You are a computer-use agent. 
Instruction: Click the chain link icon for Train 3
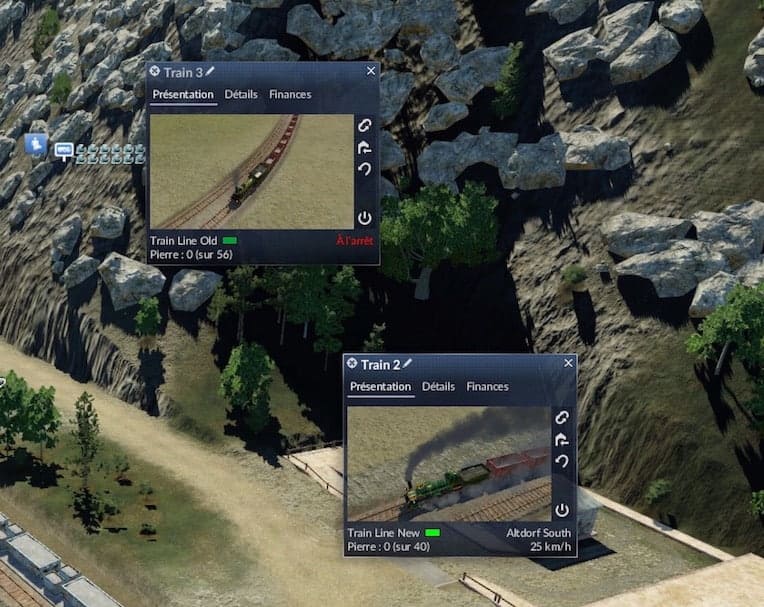click(x=365, y=126)
